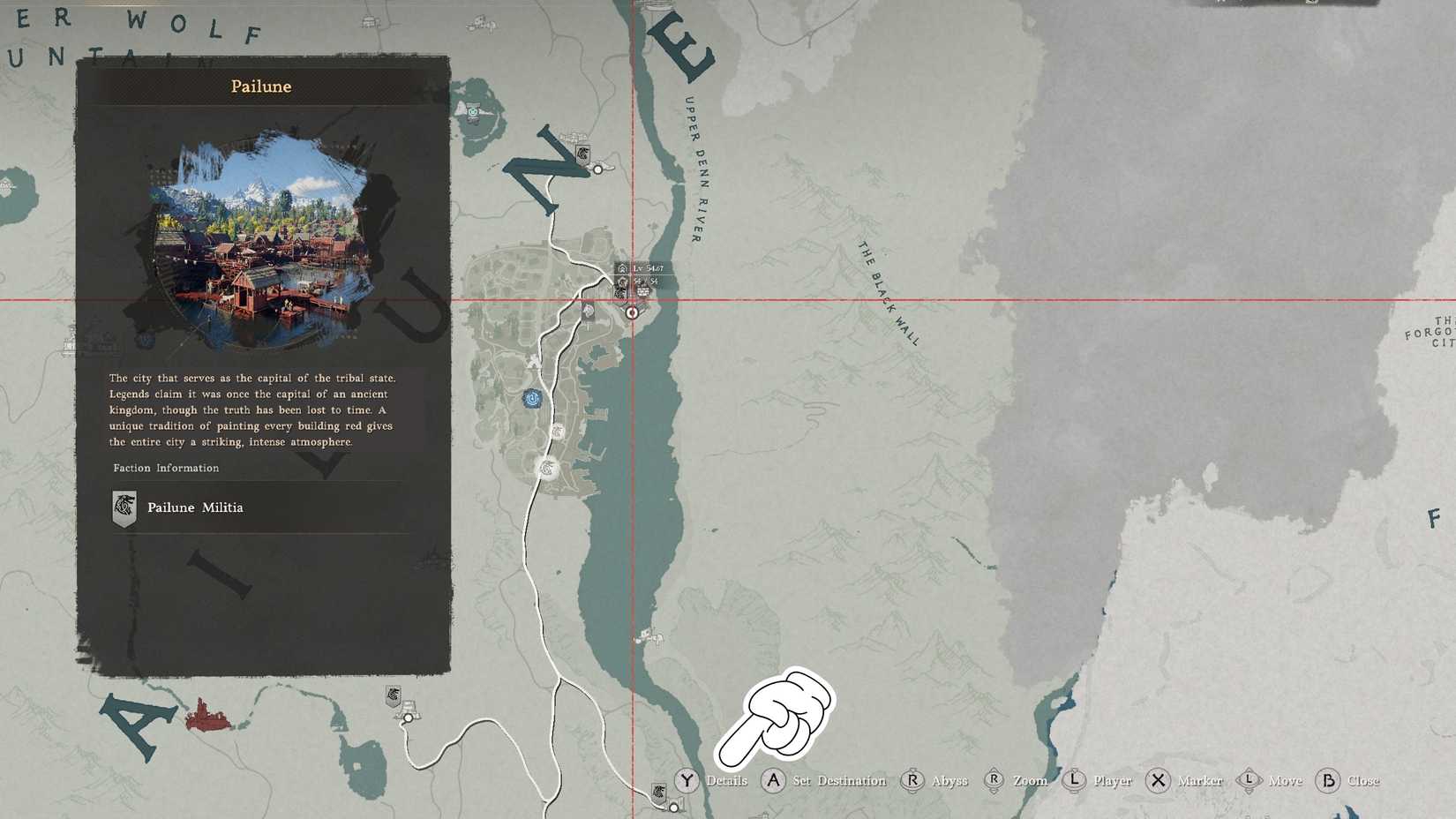
Task: Click the circular location node on the northern road
Action: [598, 169]
